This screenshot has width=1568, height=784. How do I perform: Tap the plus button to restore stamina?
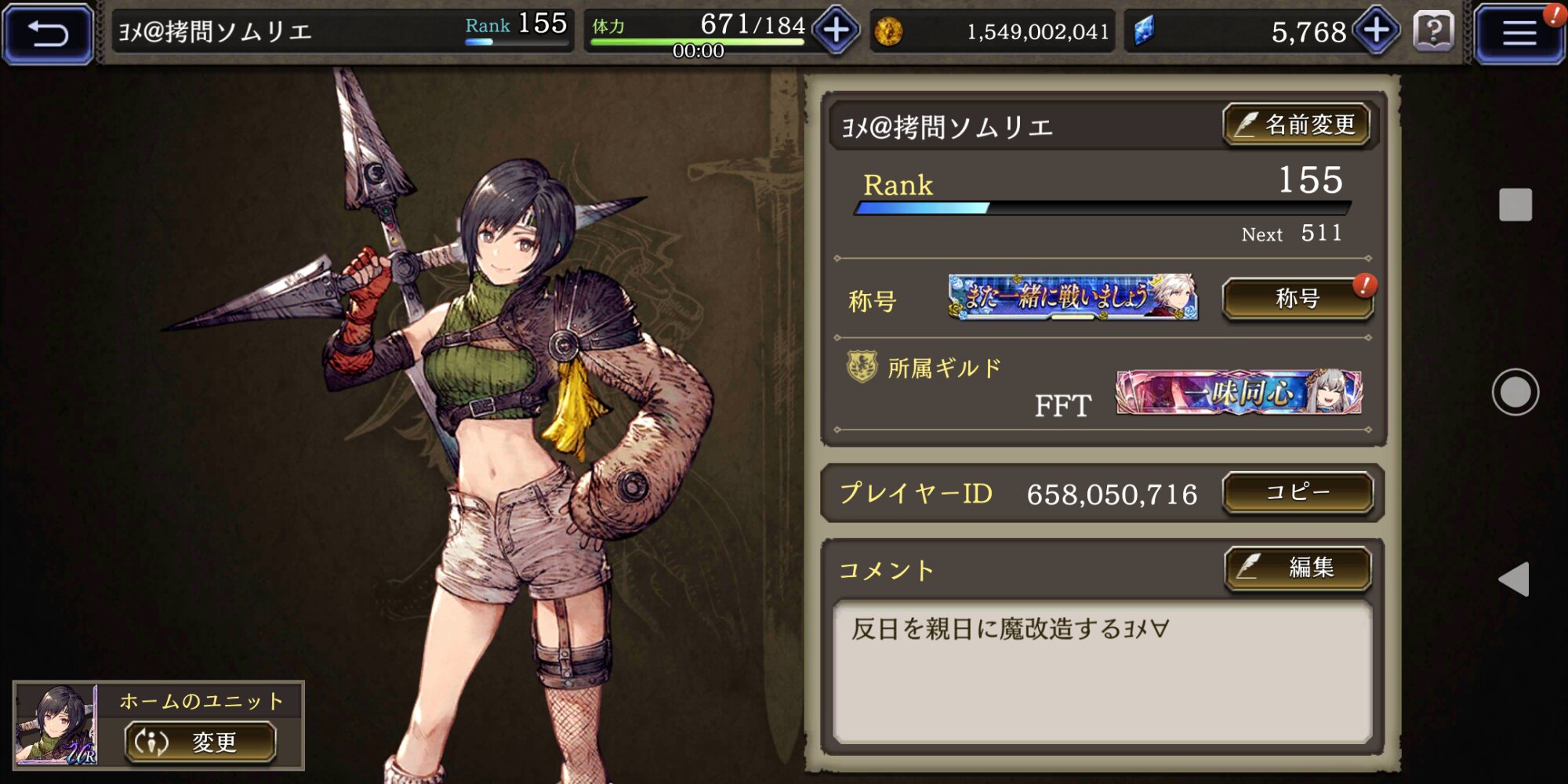point(836,31)
